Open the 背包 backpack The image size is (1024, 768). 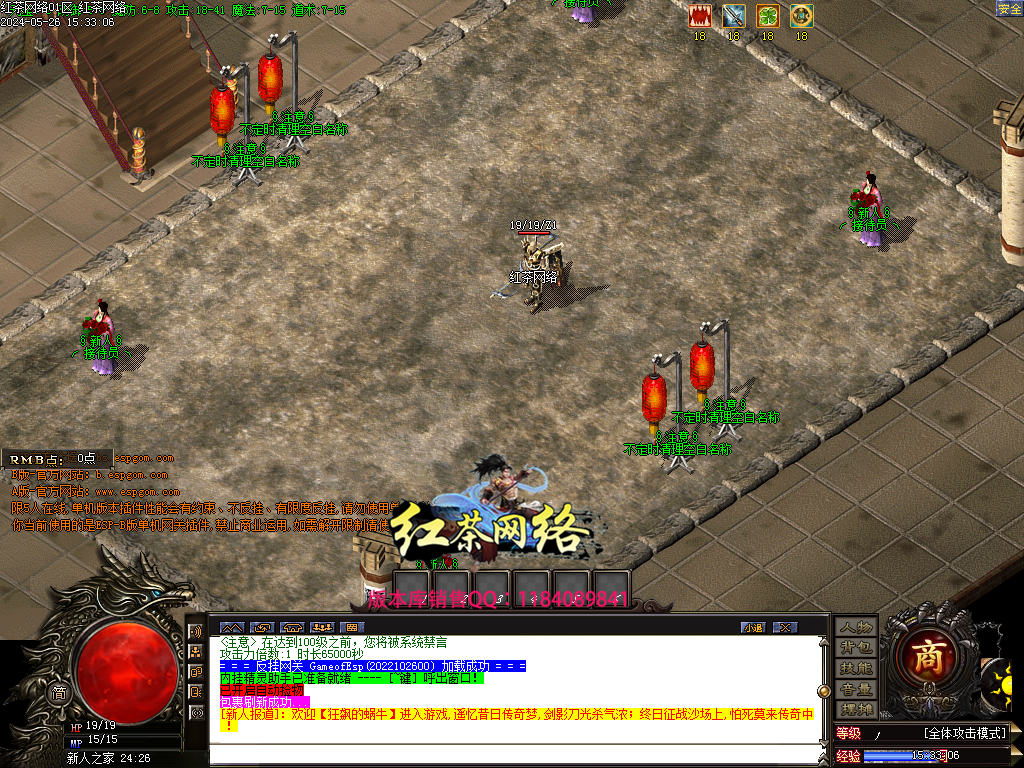tap(856, 648)
